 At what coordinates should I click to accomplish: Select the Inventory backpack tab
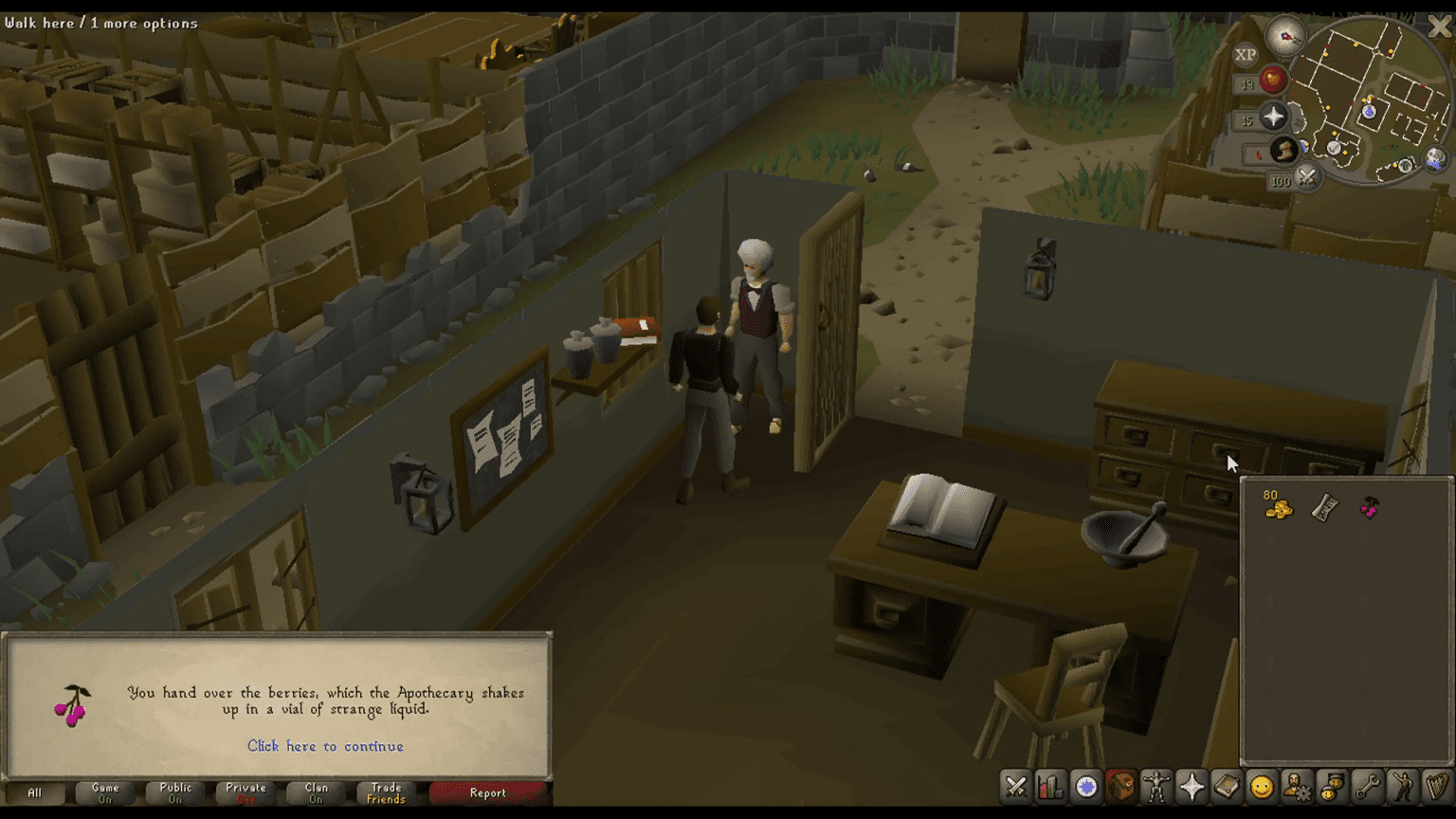pyautogui.click(x=1119, y=787)
